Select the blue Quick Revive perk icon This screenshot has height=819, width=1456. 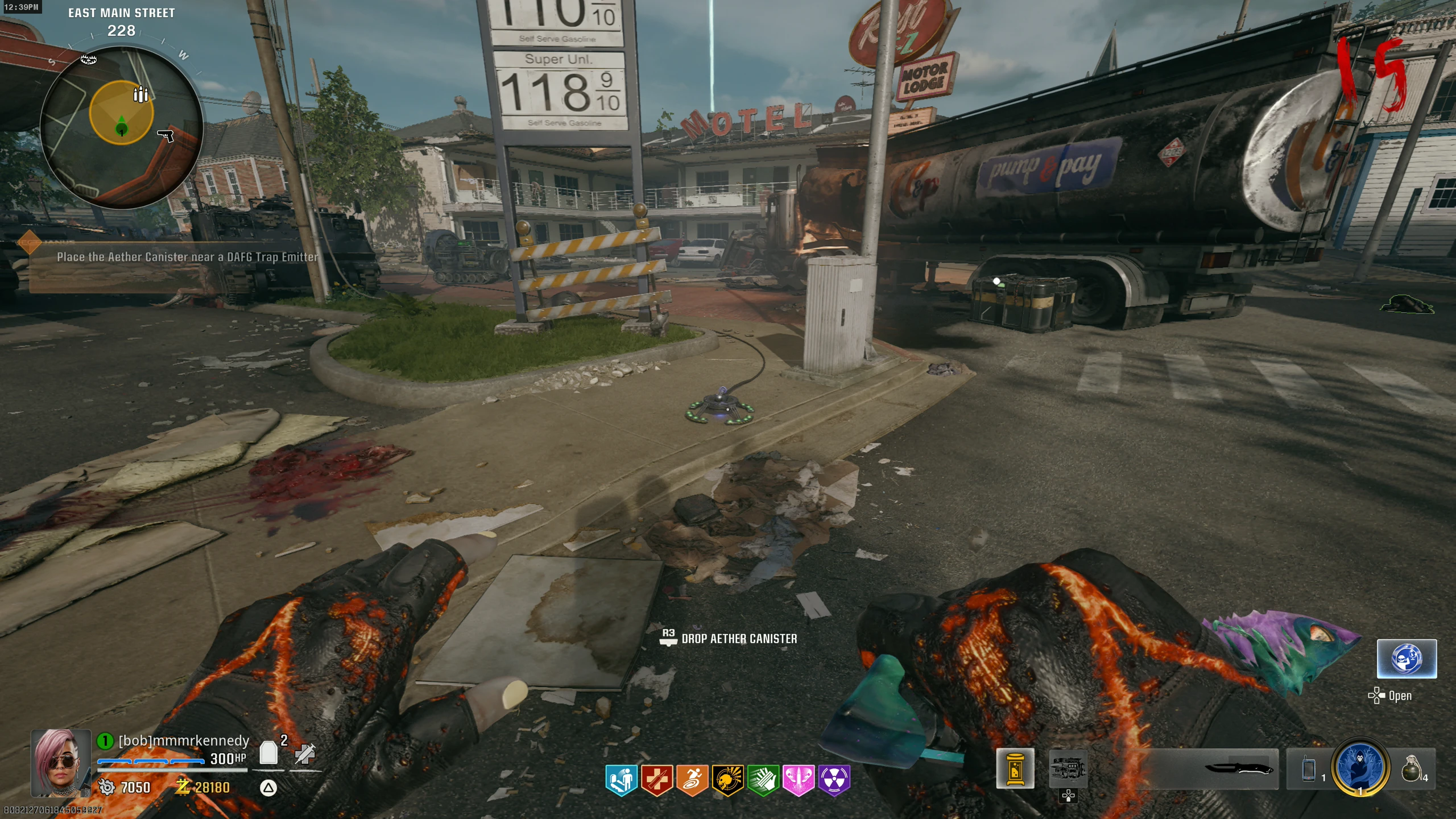click(x=621, y=779)
